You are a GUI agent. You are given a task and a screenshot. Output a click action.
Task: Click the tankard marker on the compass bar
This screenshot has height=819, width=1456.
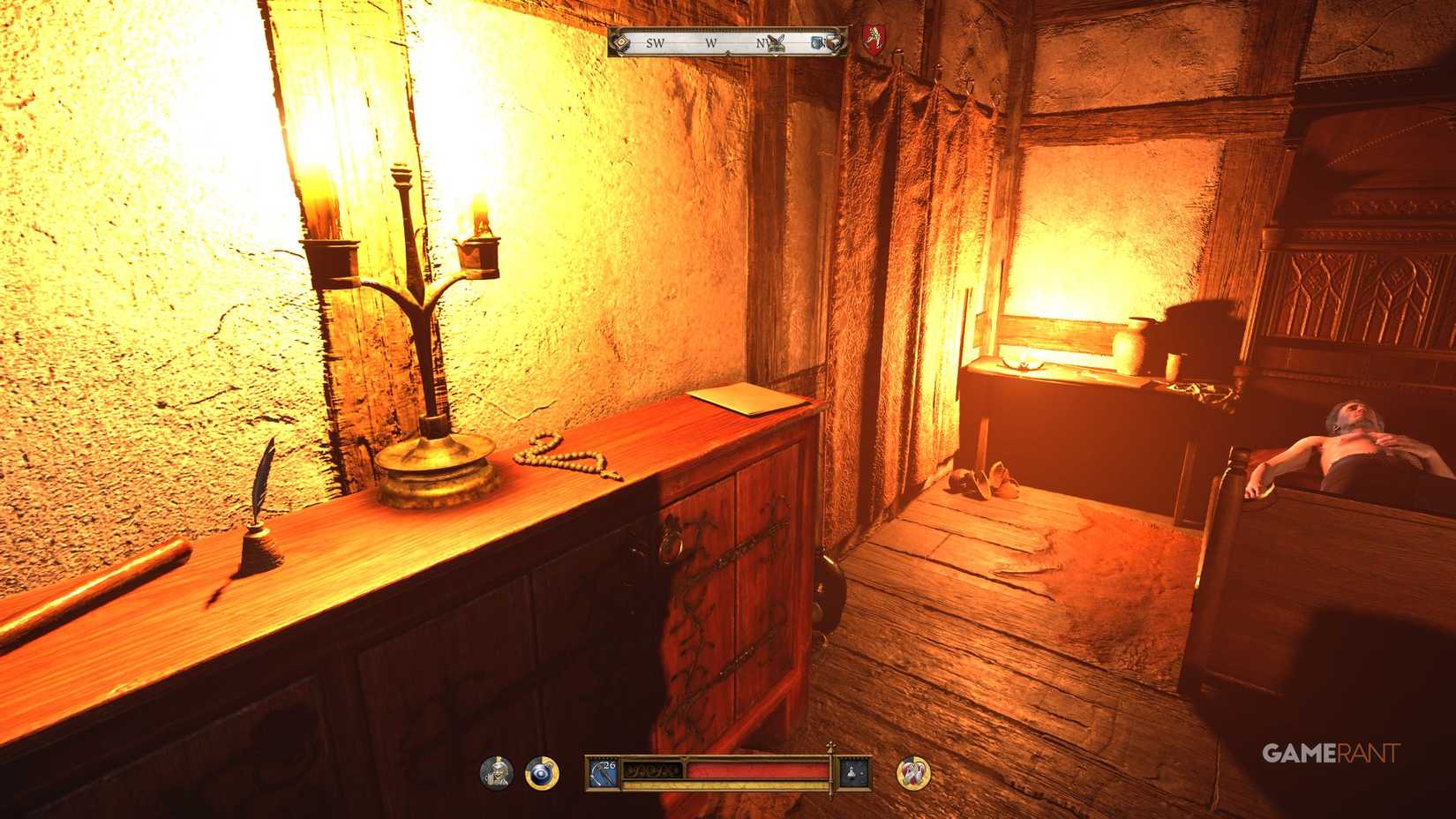point(816,41)
